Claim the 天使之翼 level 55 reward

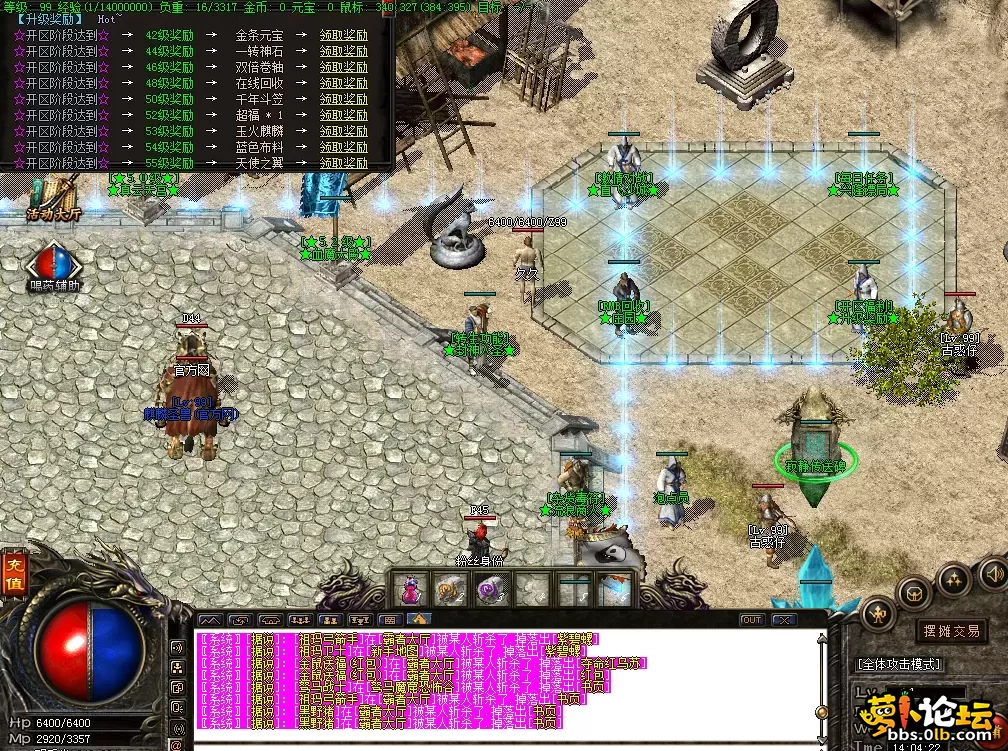click(x=343, y=163)
